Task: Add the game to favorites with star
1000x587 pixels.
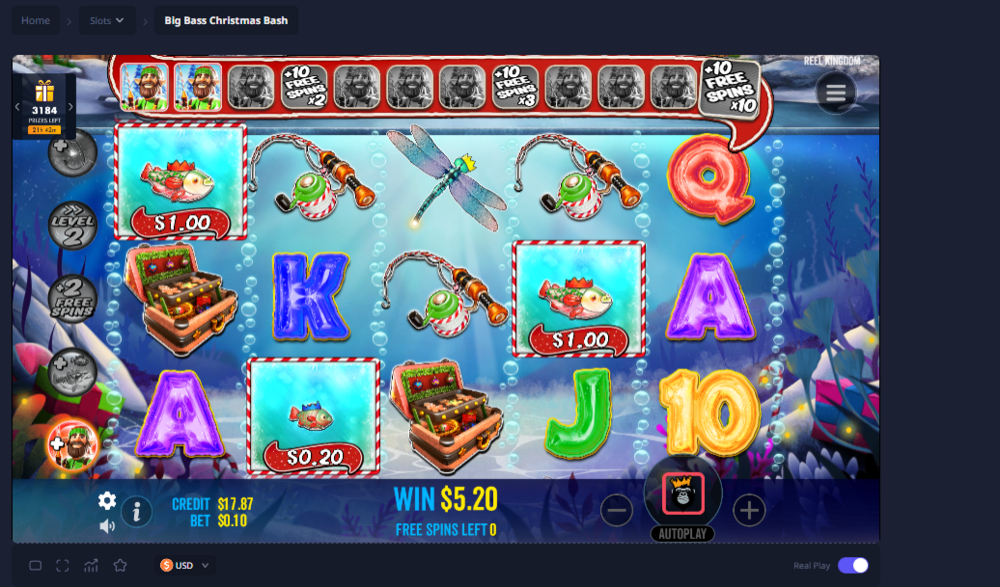Action: point(120,565)
